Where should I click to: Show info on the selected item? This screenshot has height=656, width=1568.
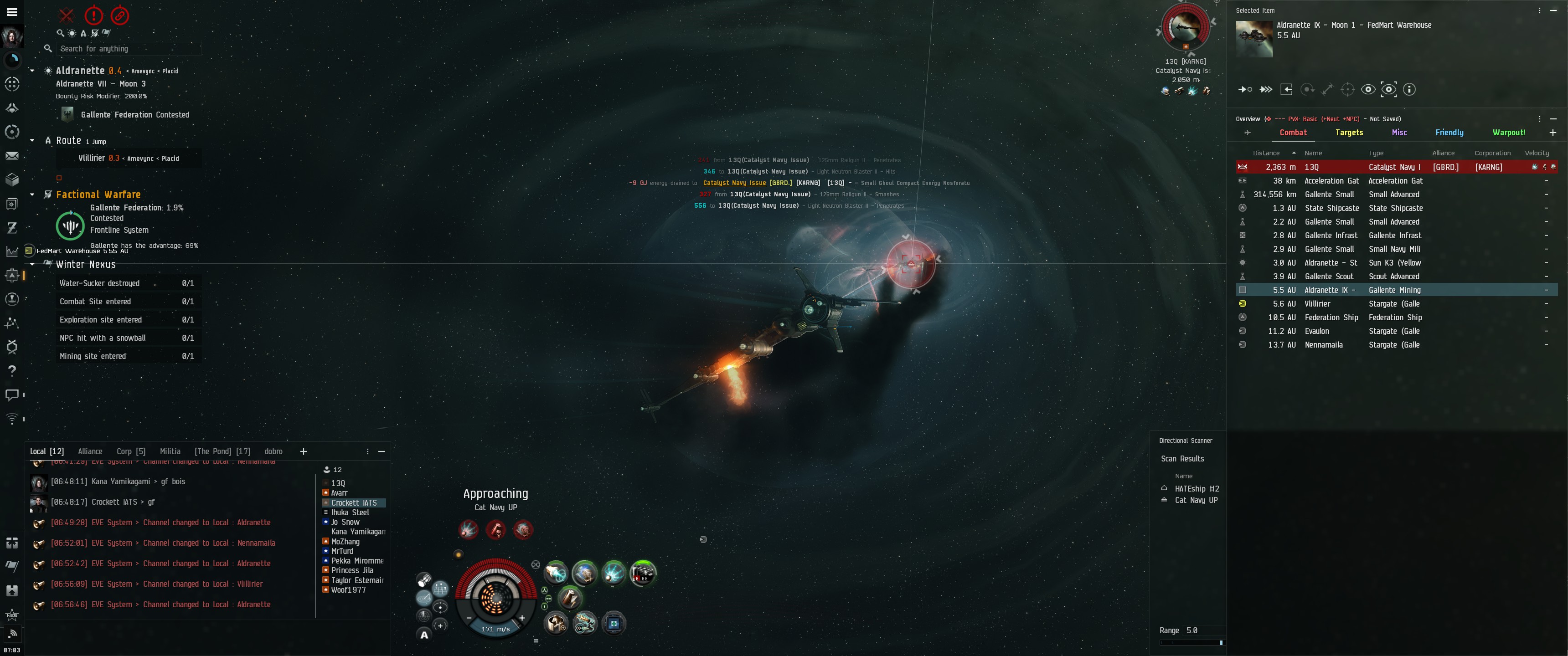[x=1408, y=89]
